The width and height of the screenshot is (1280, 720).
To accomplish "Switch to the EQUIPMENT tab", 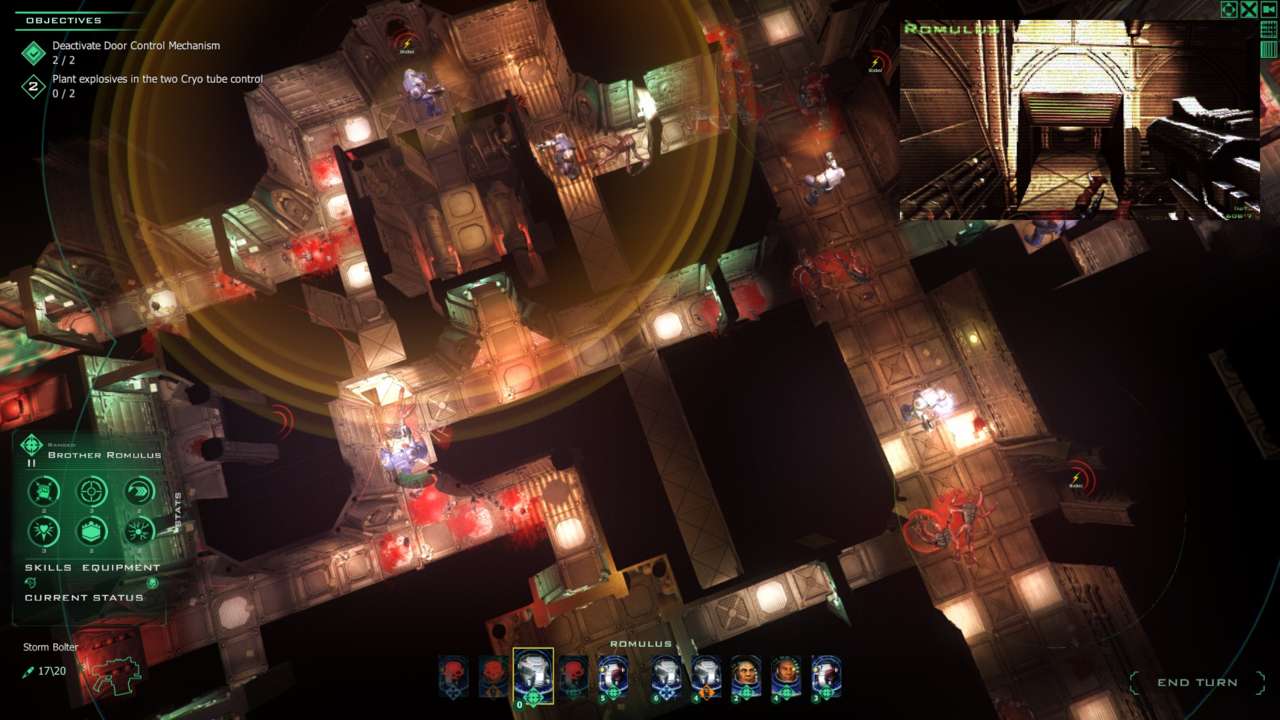I will pos(119,566).
